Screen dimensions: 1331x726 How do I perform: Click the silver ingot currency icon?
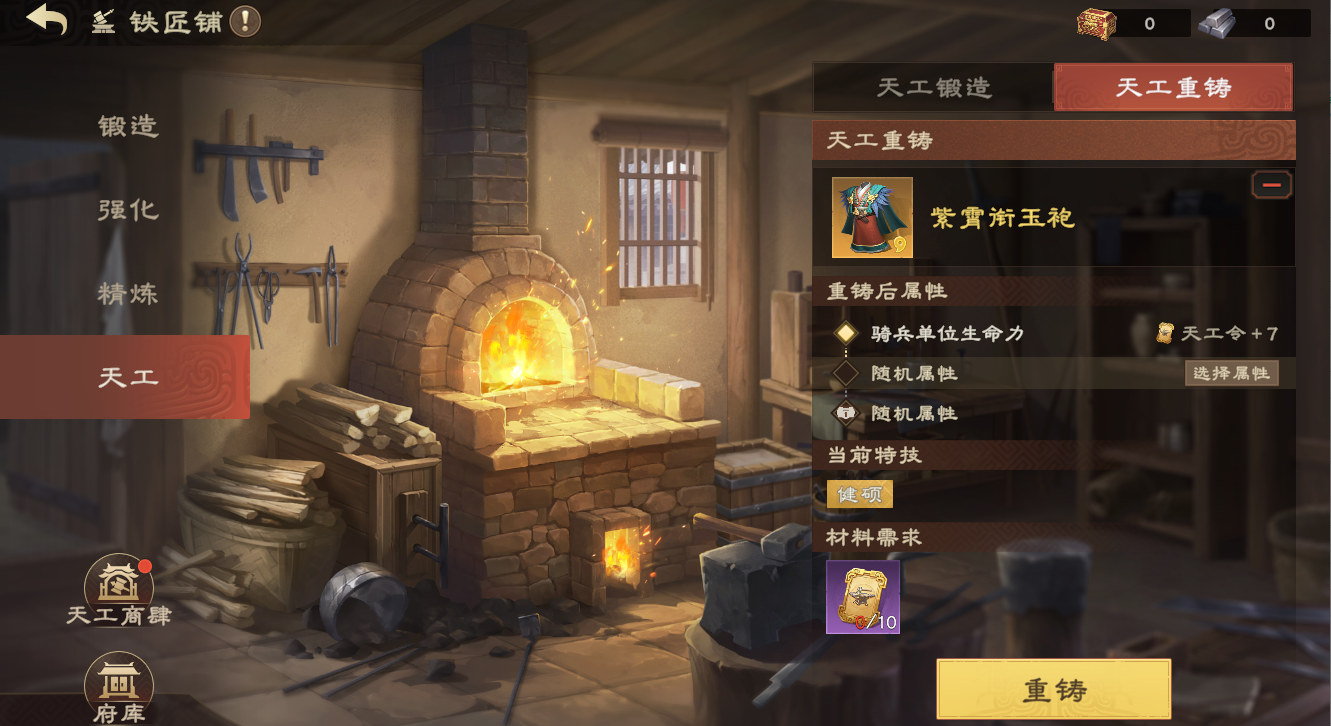tap(1216, 23)
